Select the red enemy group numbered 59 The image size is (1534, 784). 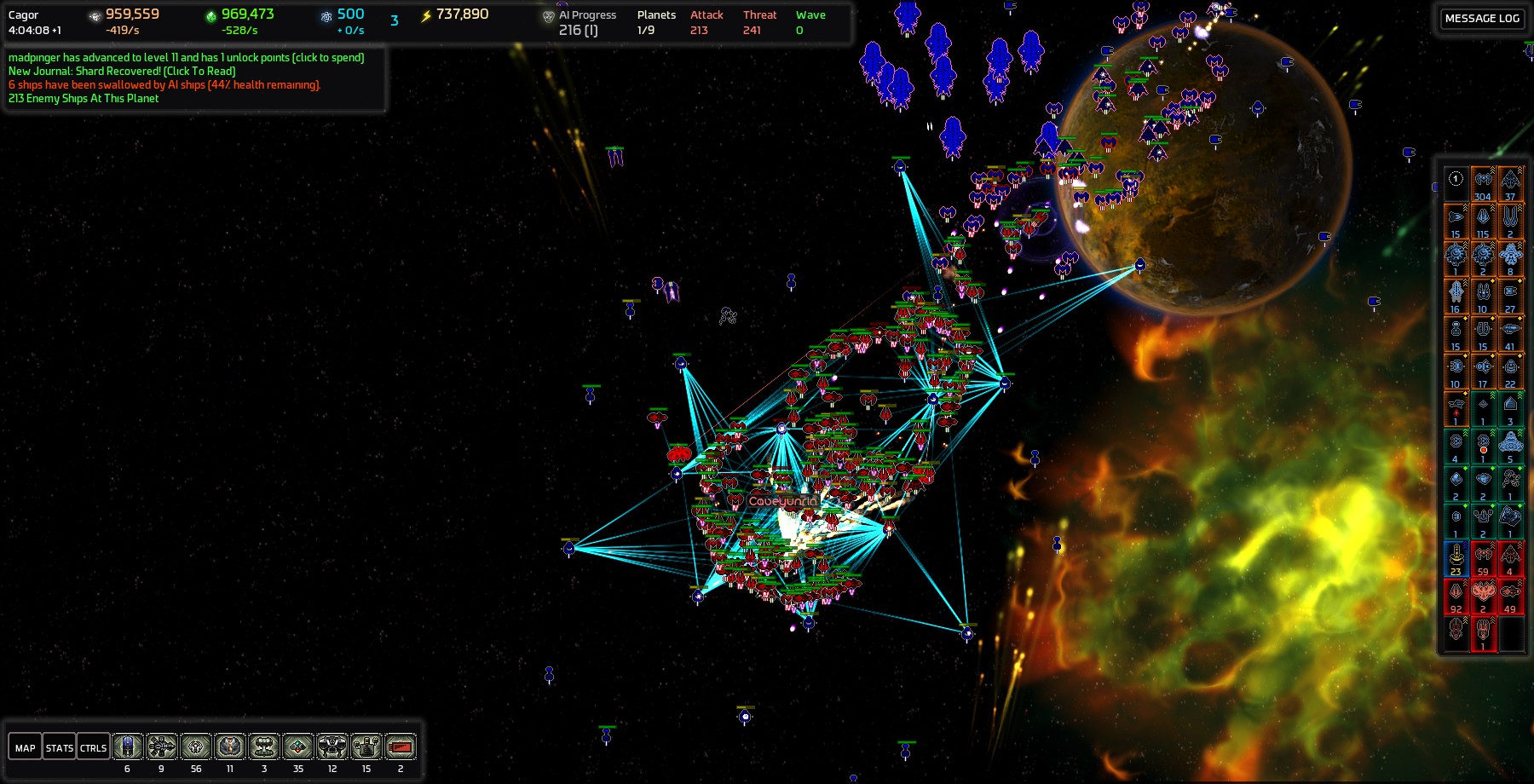pyautogui.click(x=1483, y=559)
